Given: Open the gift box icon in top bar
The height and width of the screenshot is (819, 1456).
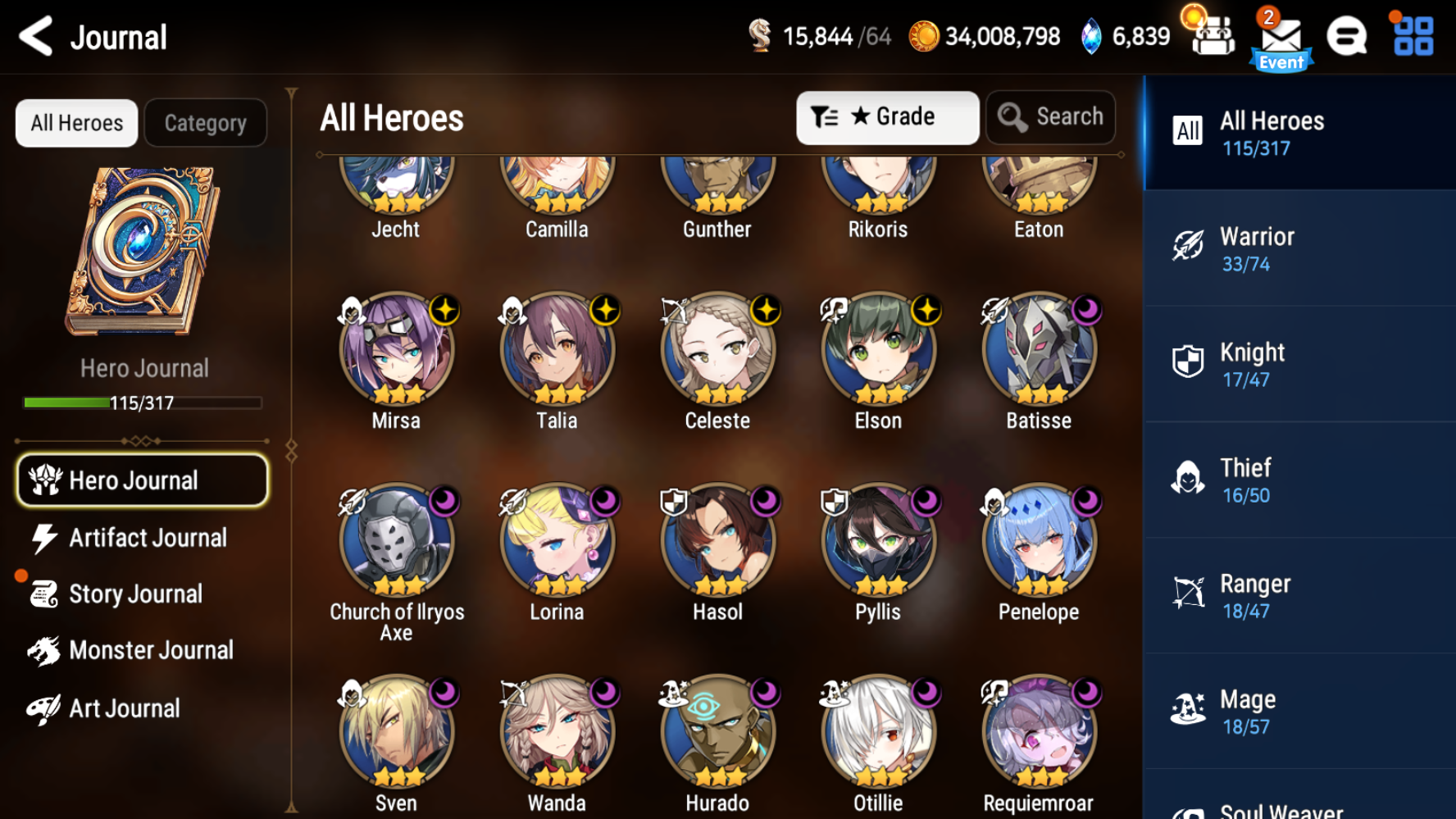Looking at the screenshot, I should [x=1213, y=36].
